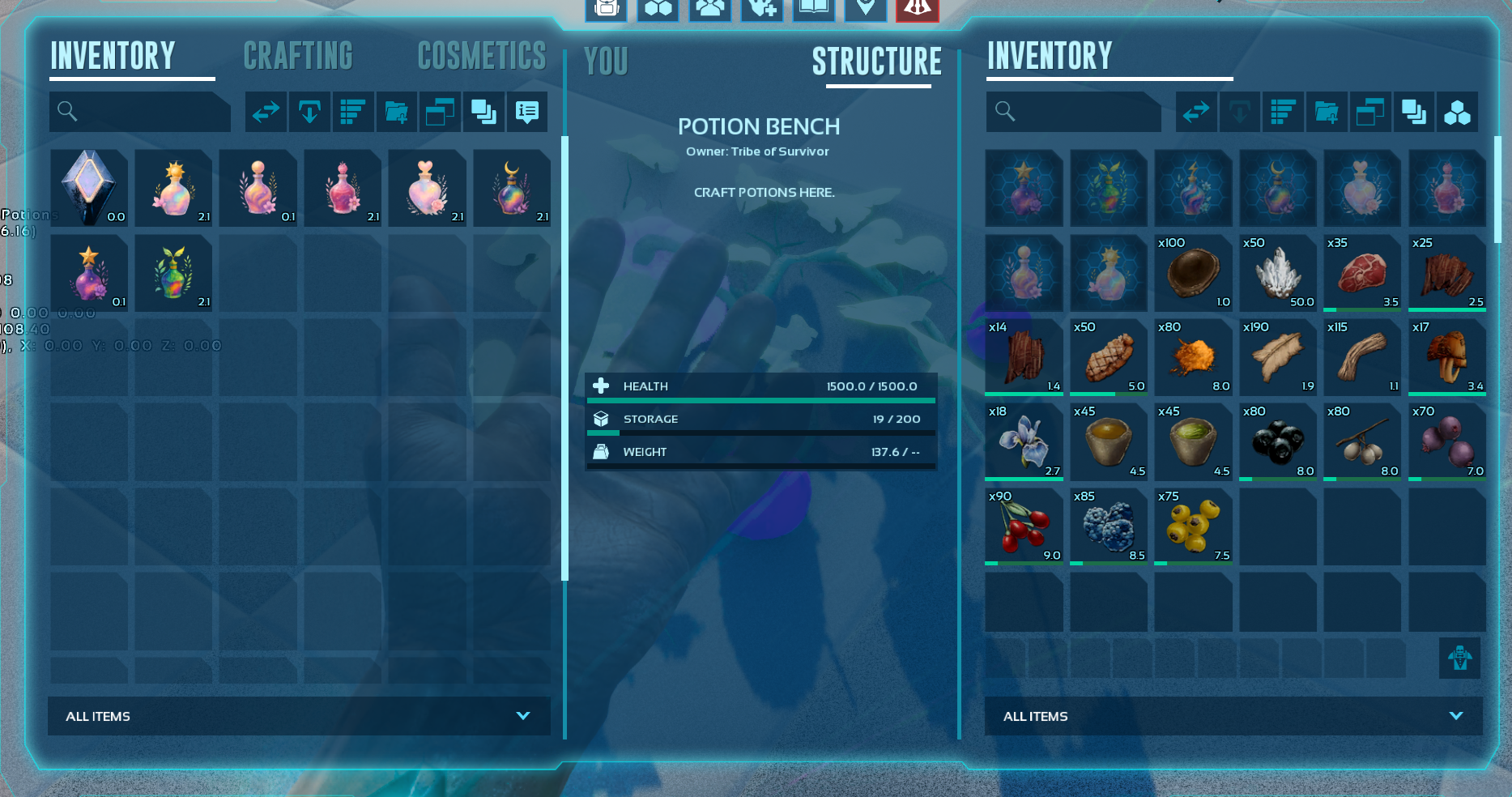Choose the leafy green potion in player inventory
1512x797 pixels.
173,272
